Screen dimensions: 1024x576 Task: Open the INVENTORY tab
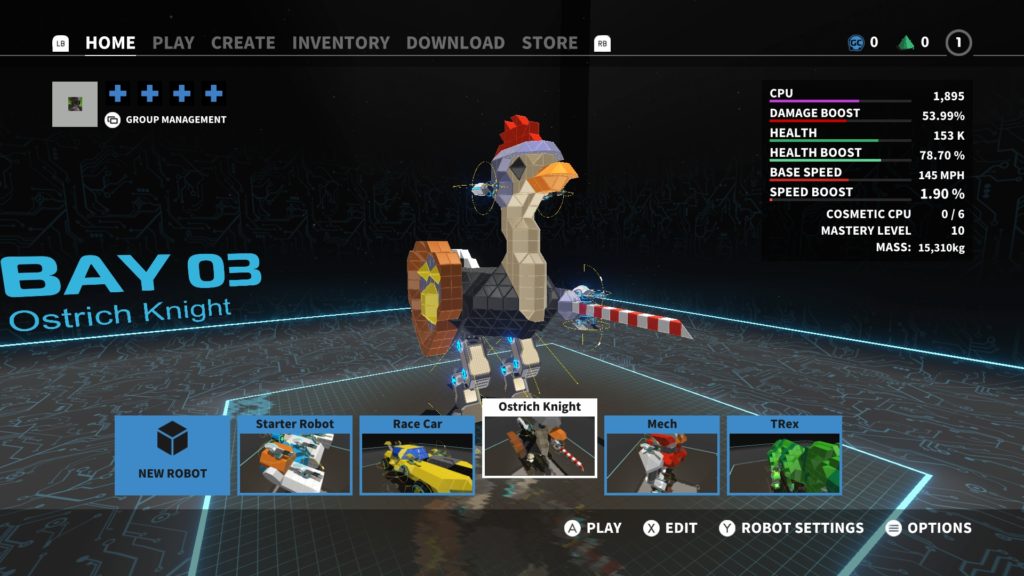point(341,43)
